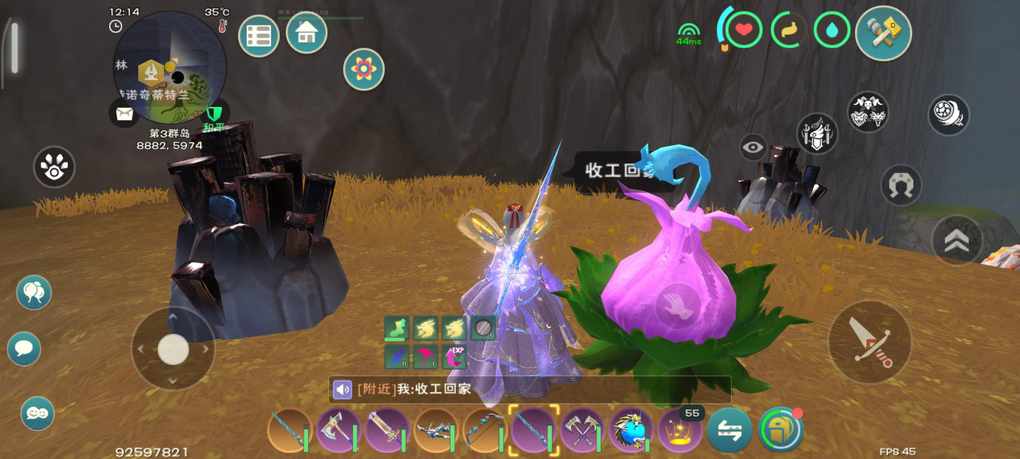Select the double-bladed battle axe hotbar slot
Viewport: 1020px width, 459px height.
tap(338, 431)
